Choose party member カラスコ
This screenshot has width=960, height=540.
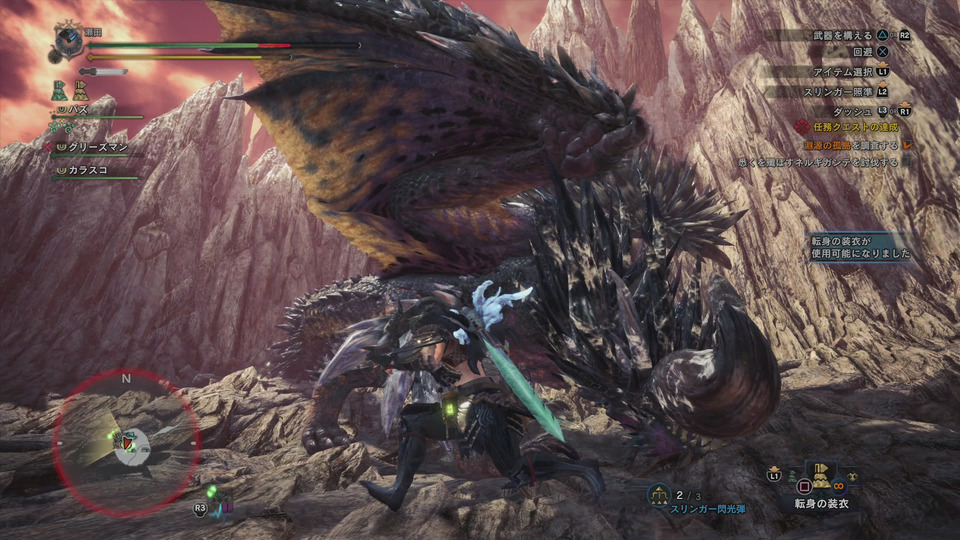[90, 172]
